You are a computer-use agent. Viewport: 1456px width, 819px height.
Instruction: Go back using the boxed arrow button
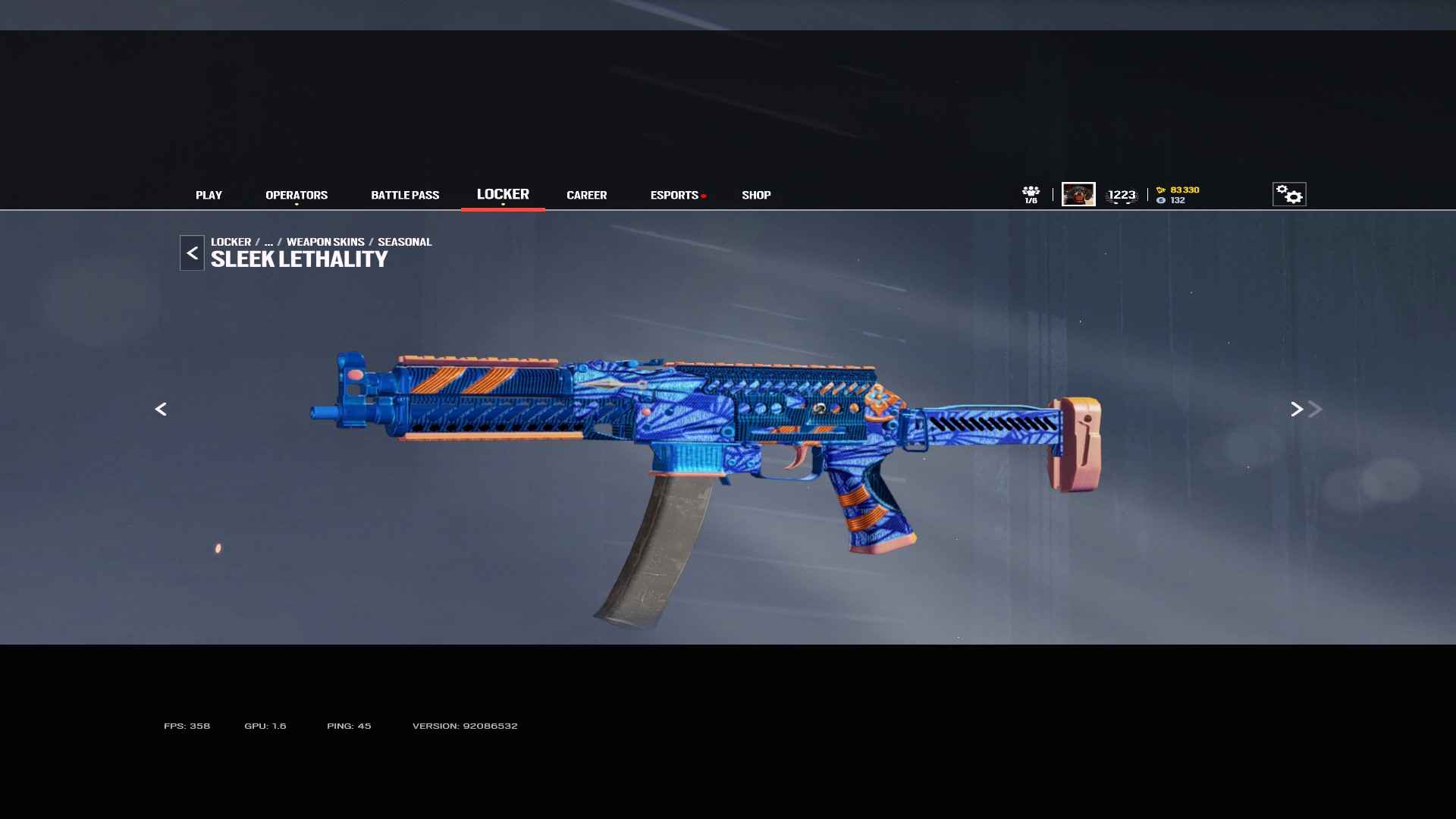pyautogui.click(x=192, y=253)
